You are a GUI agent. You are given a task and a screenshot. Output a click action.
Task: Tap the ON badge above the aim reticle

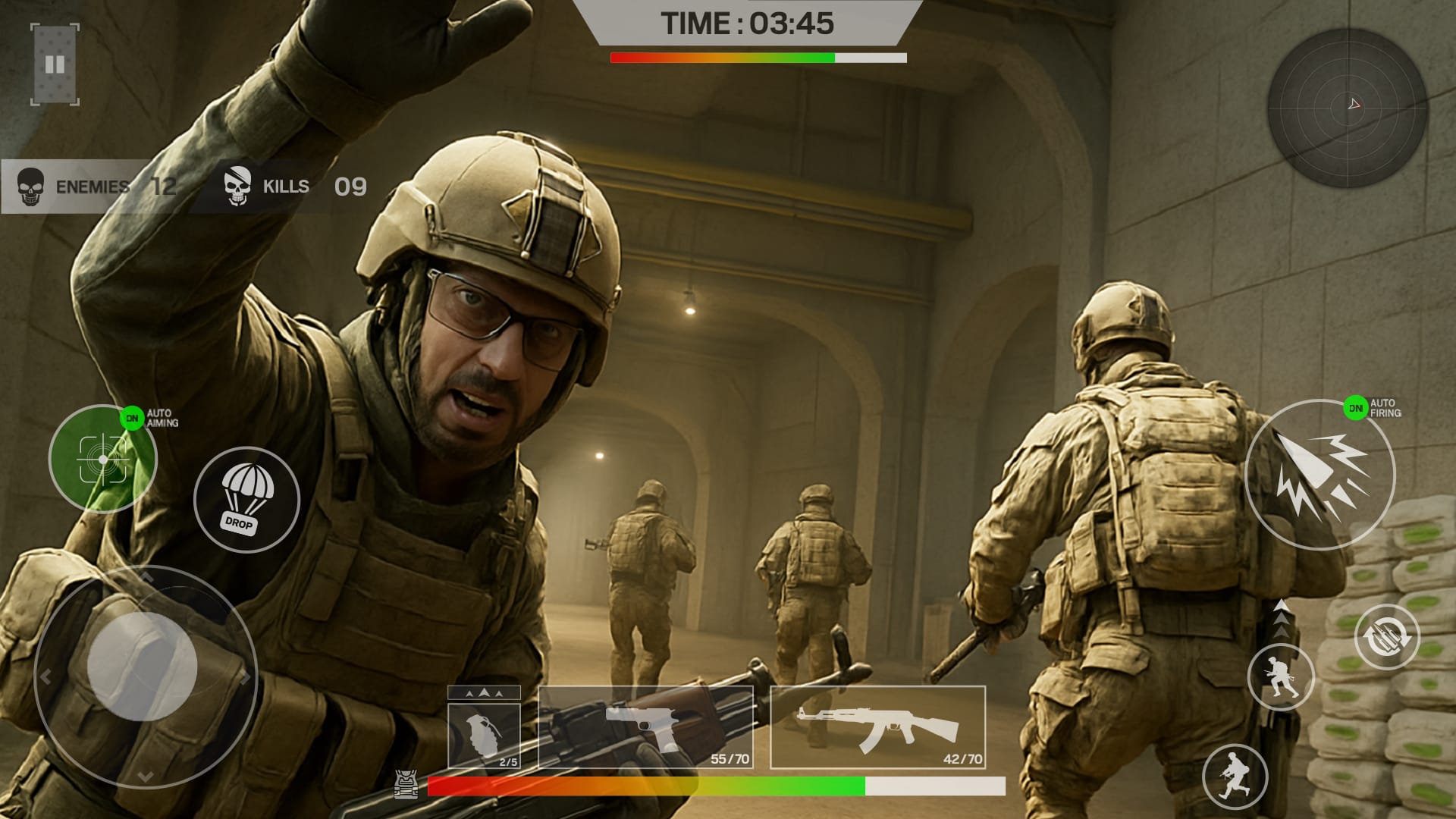pyautogui.click(x=132, y=417)
